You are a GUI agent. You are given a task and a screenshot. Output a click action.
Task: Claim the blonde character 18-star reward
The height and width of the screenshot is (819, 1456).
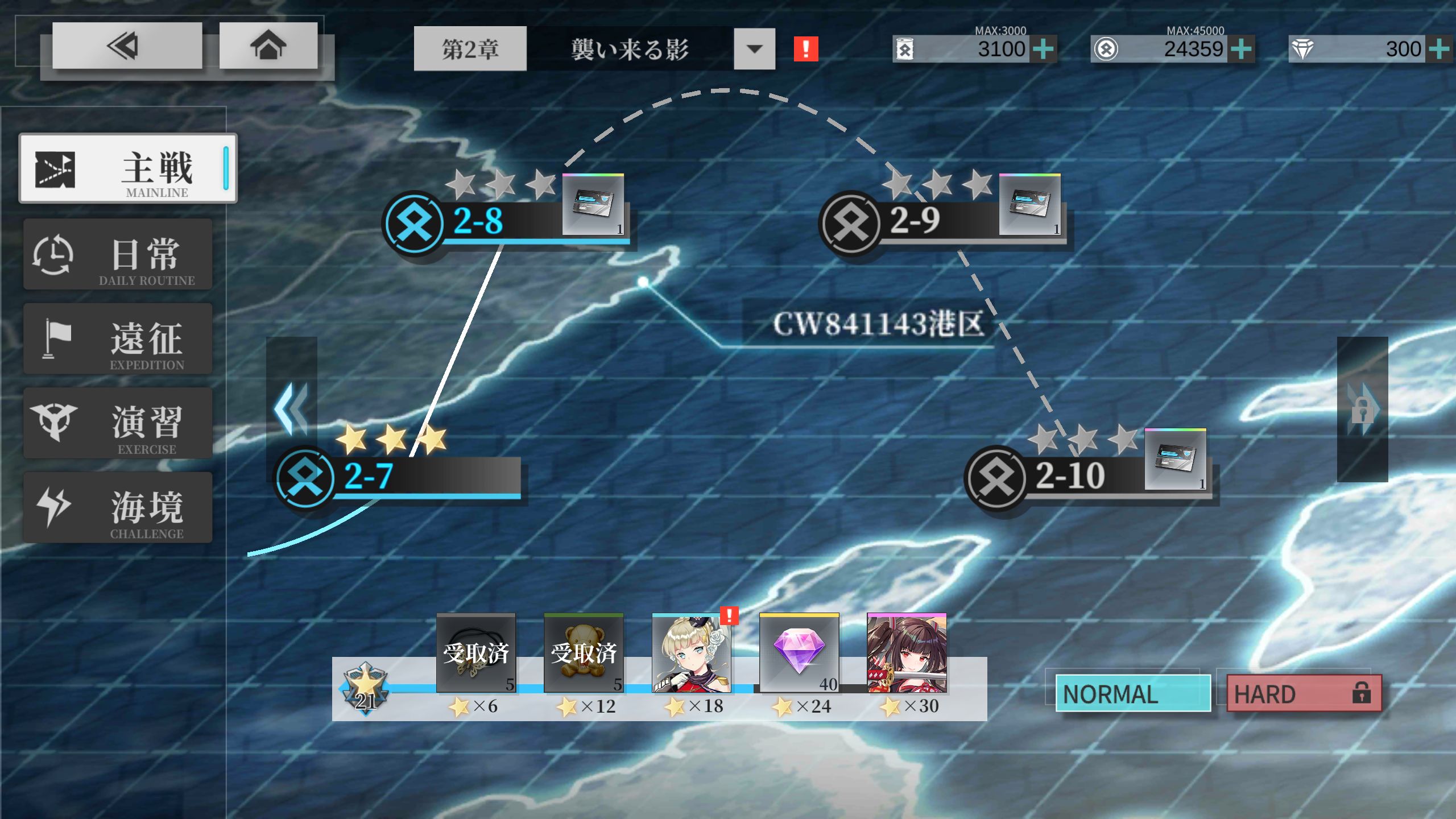691,653
